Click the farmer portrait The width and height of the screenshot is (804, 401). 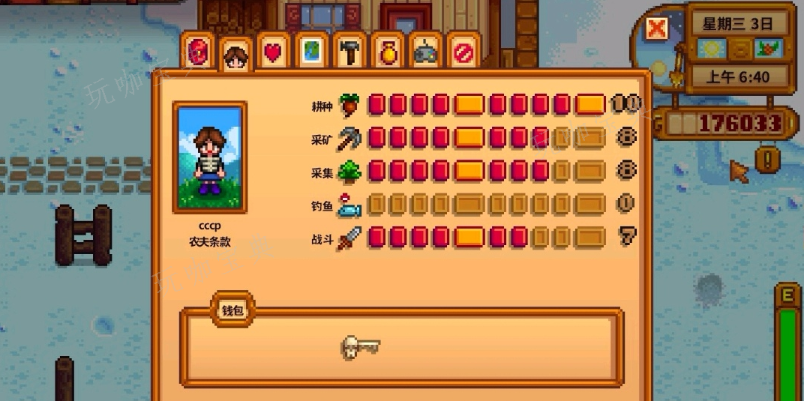click(210, 157)
